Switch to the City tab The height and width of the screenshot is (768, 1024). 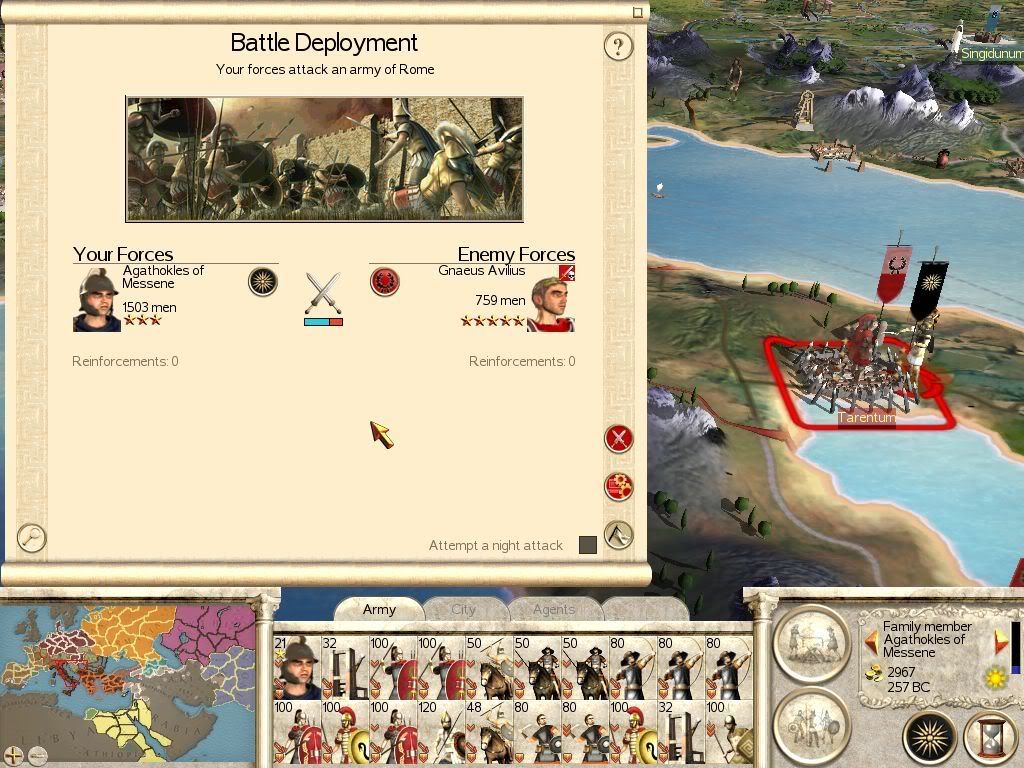pos(464,609)
